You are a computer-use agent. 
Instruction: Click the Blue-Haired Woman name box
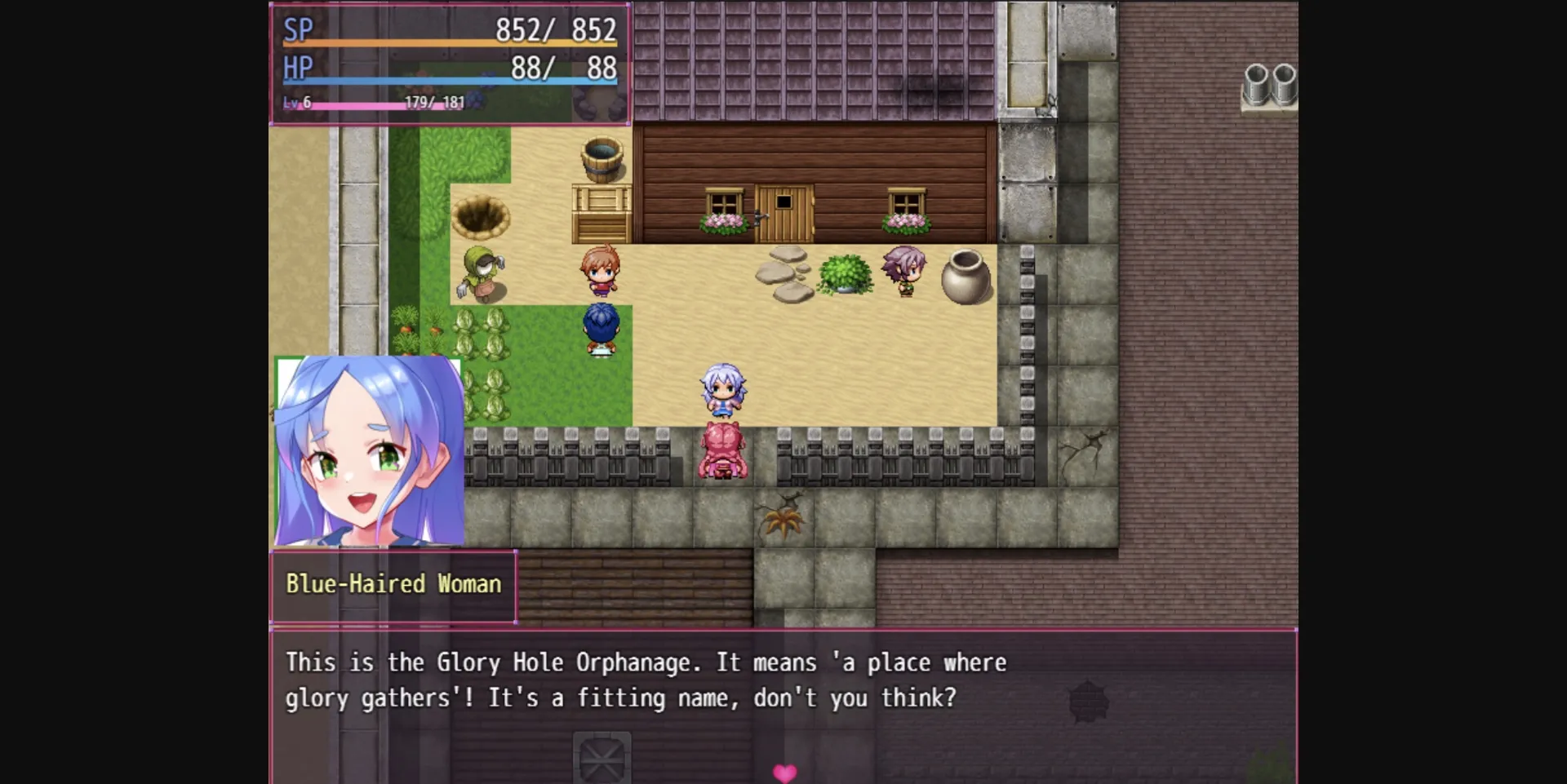(x=393, y=584)
